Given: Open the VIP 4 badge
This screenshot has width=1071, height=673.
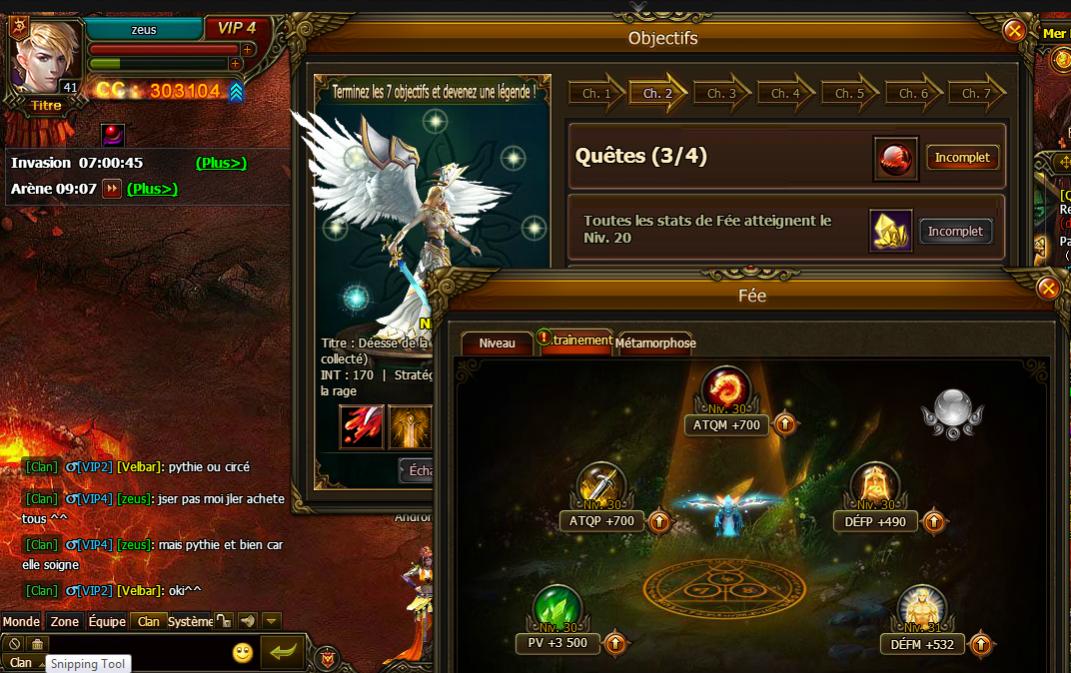Looking at the screenshot, I should coord(237,28).
